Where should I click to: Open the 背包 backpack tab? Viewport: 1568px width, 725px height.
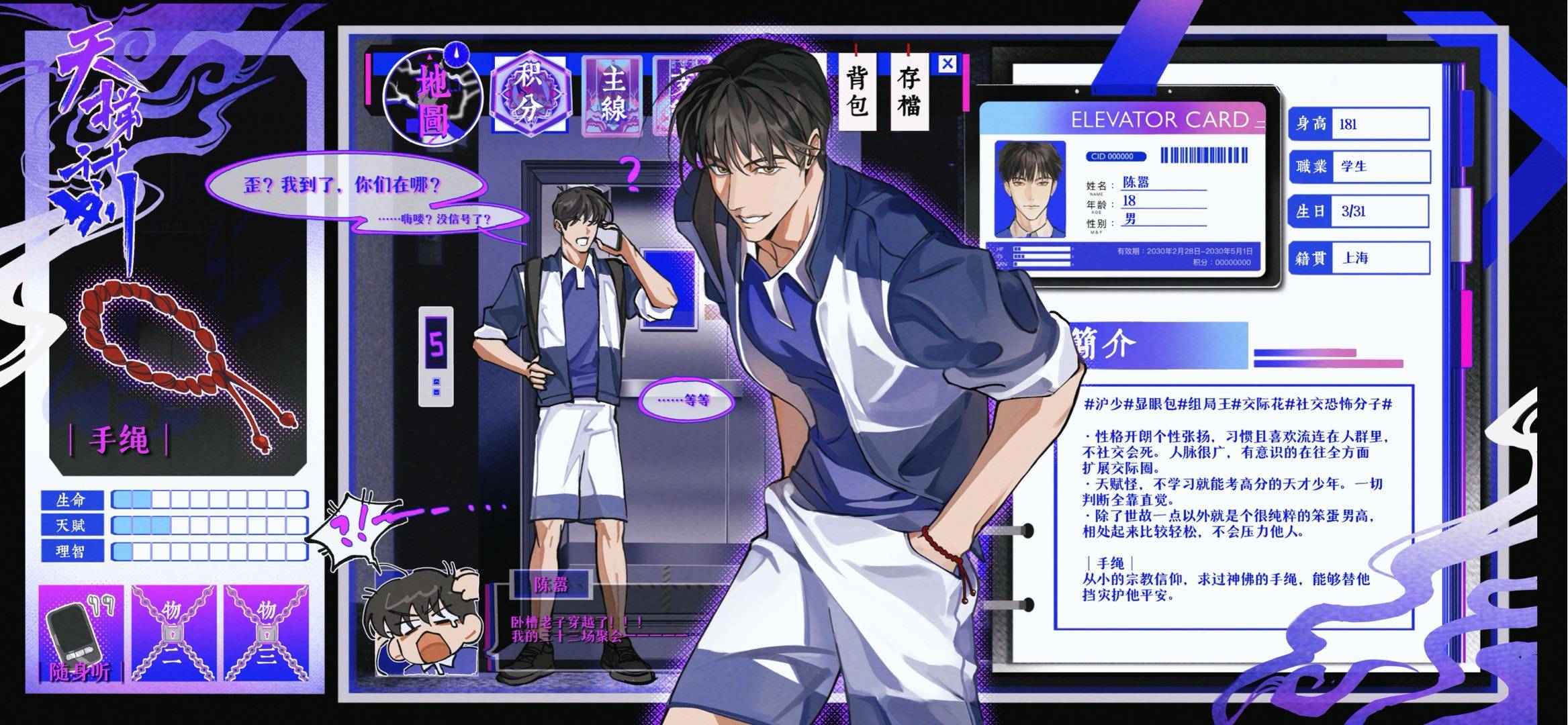click(858, 93)
